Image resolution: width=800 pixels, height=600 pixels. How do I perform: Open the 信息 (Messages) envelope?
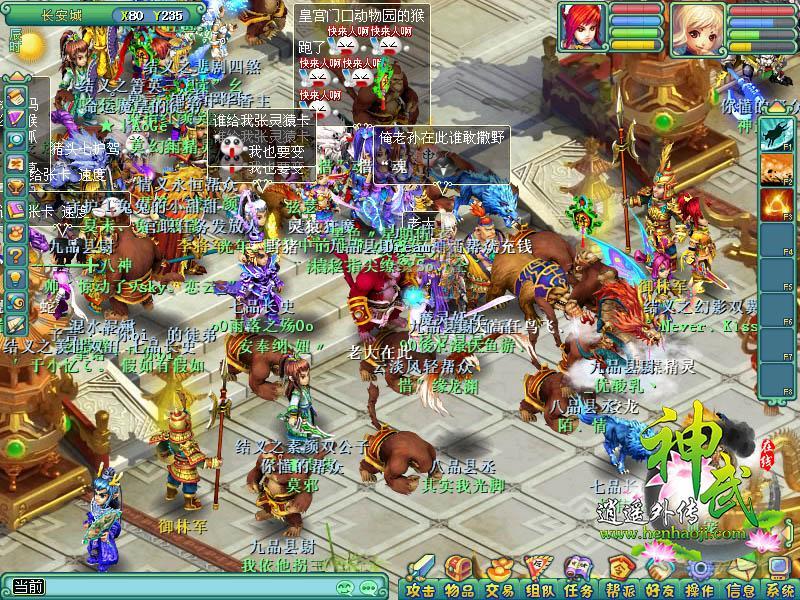740,588
